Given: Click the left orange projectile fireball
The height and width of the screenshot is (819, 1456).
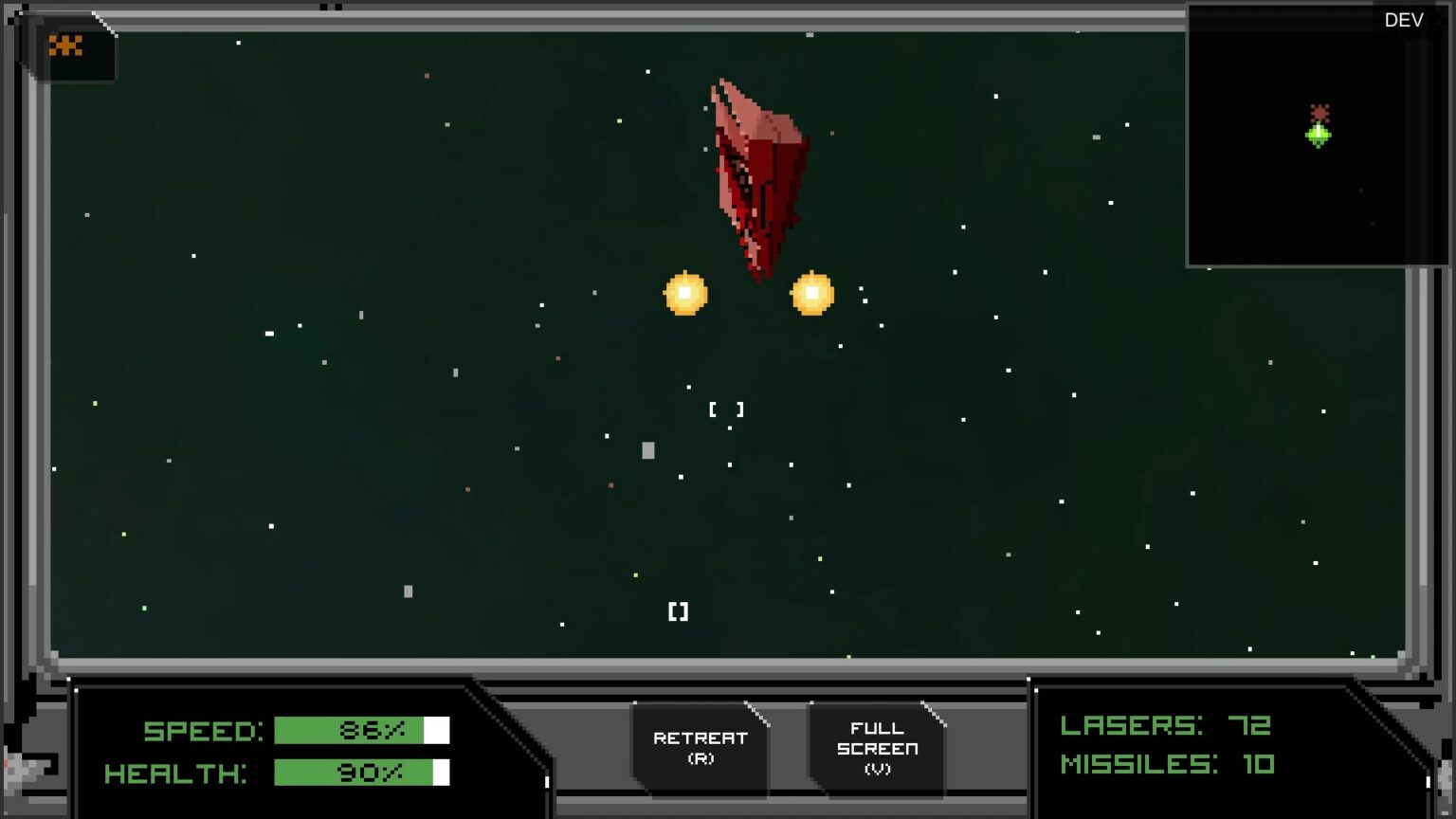Looking at the screenshot, I should 686,294.
